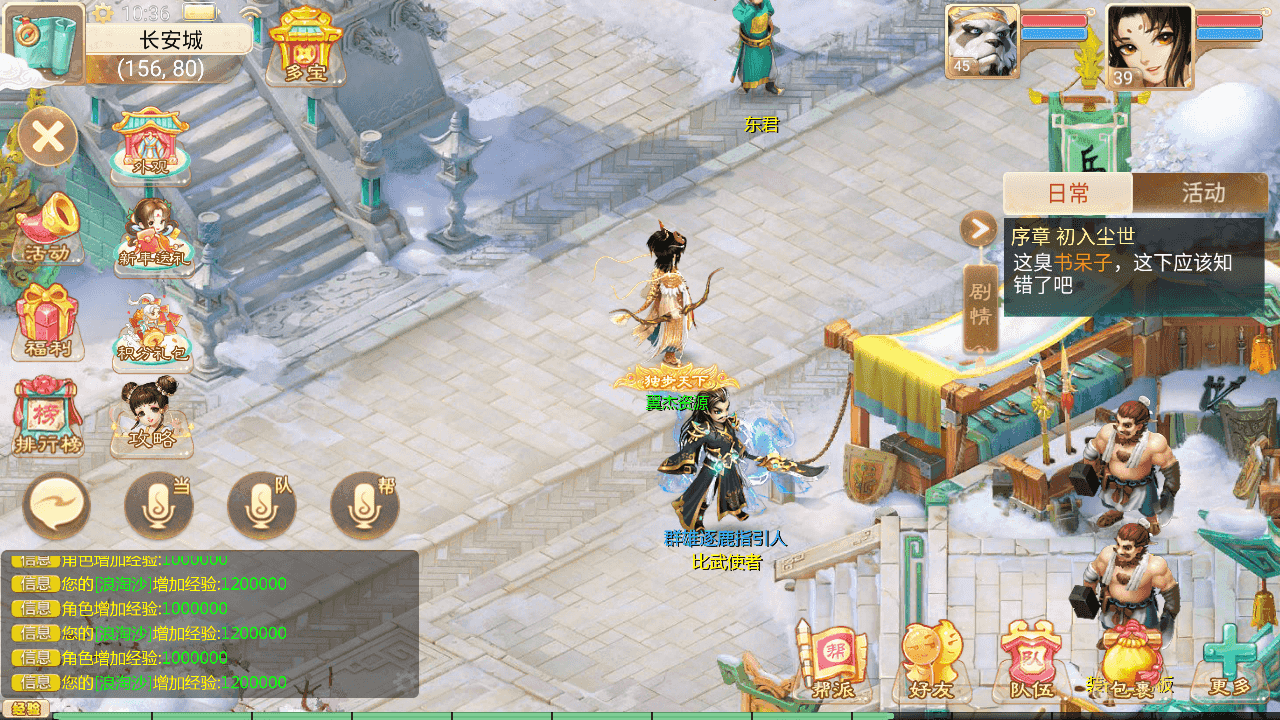Switch to the 日常 daily tab
Image resolution: width=1280 pixels, height=720 pixels.
[x=1068, y=193]
